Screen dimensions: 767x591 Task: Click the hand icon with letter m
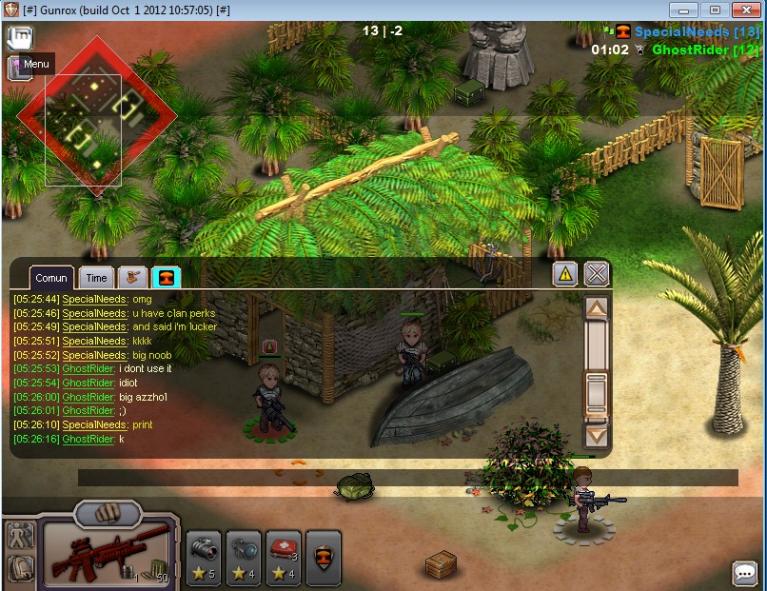21,36
